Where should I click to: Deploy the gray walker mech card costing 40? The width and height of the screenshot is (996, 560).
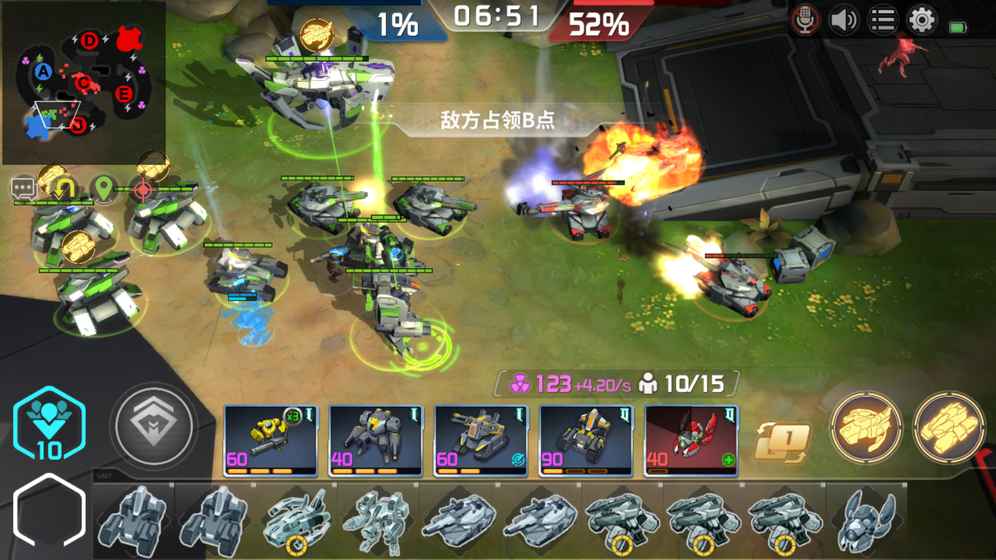click(x=376, y=440)
